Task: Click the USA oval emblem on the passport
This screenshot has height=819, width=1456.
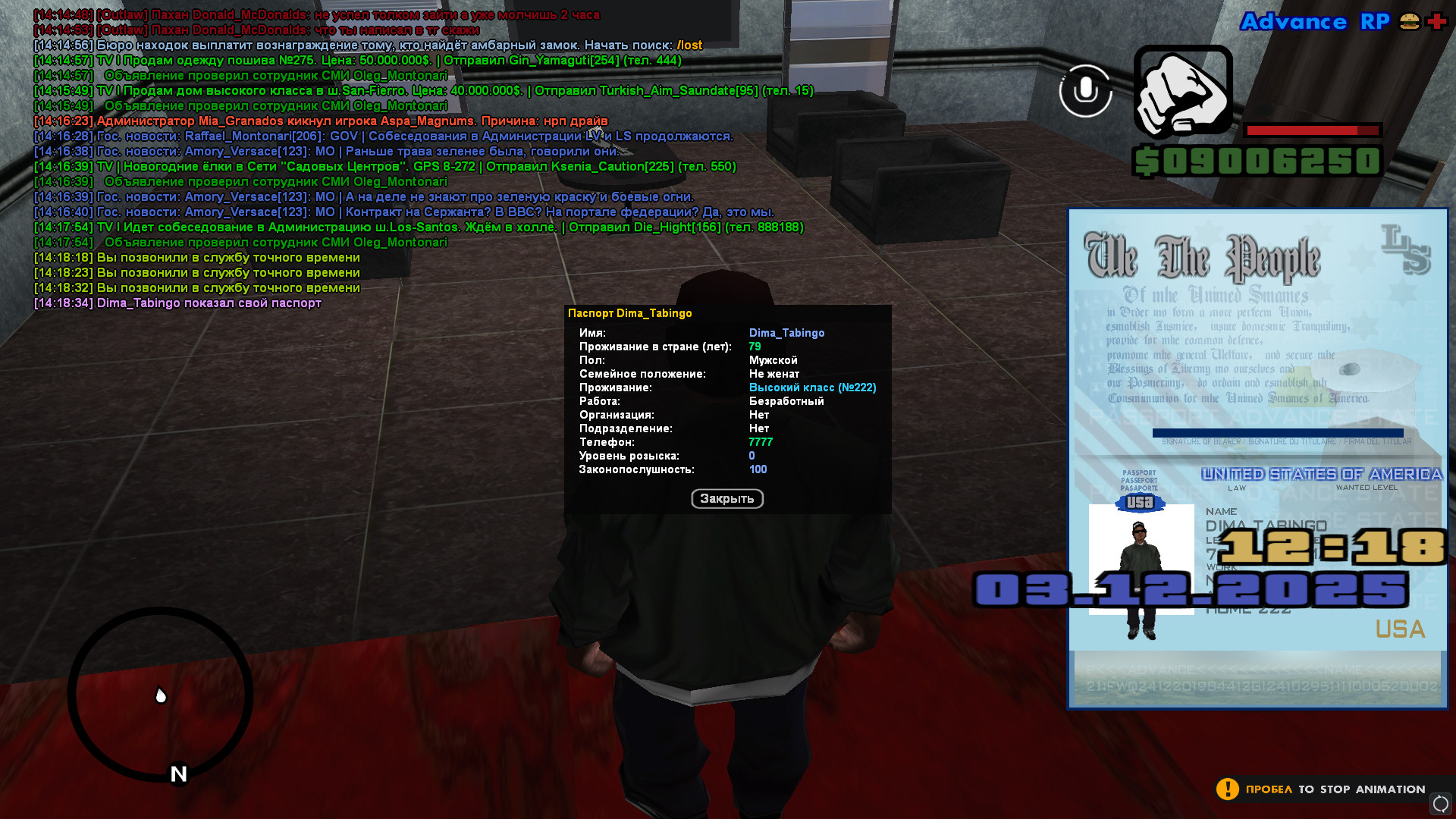Action: pos(1141,503)
